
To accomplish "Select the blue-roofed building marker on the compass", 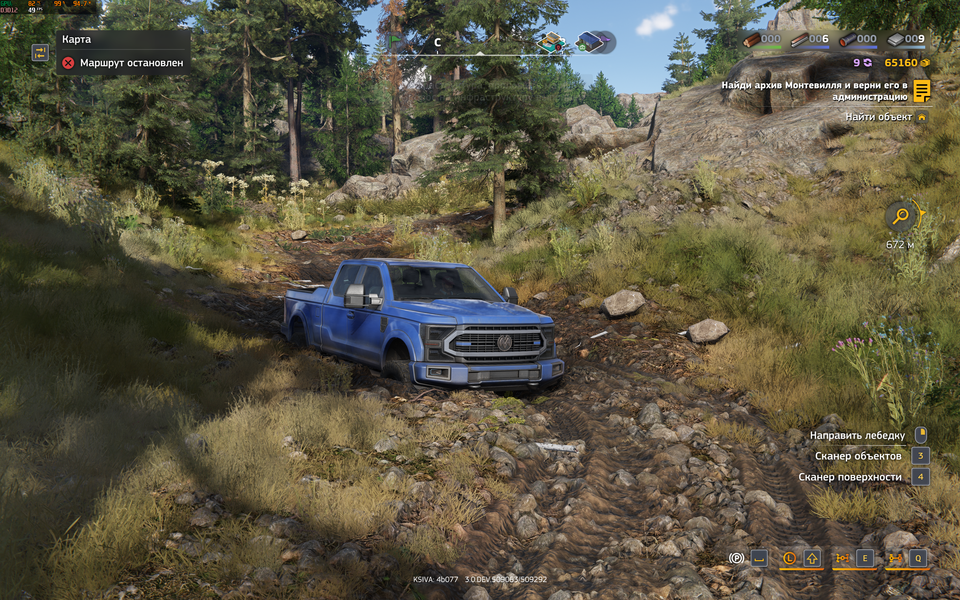I will pos(592,42).
